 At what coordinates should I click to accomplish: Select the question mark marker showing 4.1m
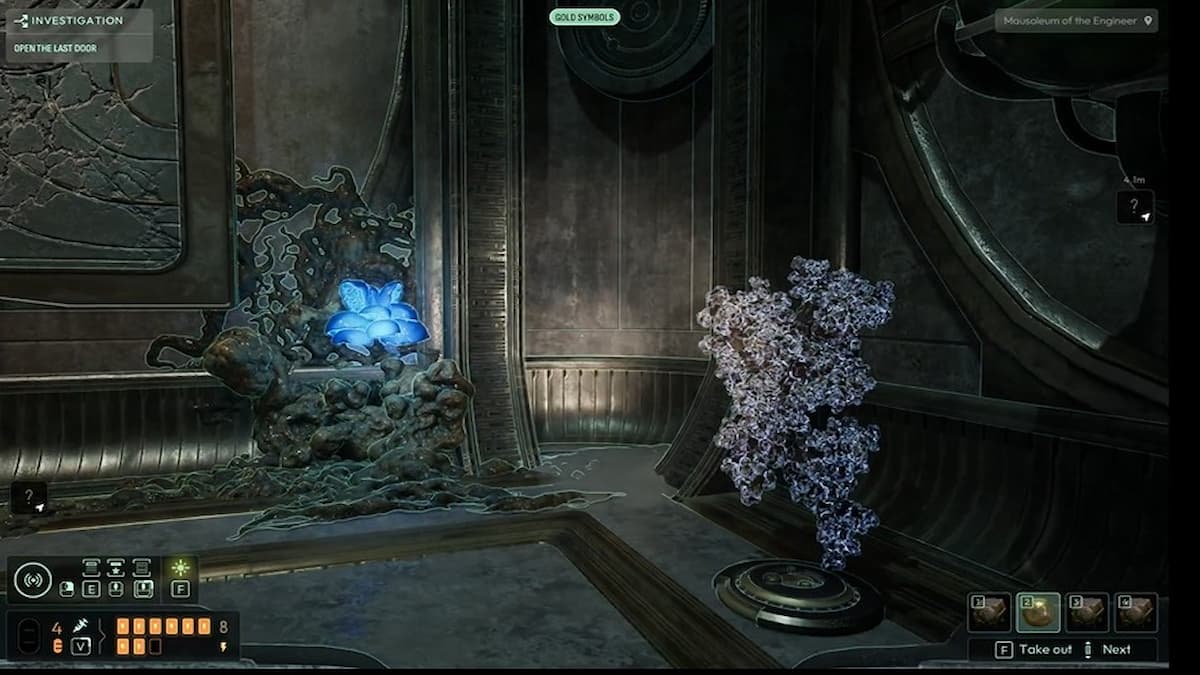click(1135, 207)
